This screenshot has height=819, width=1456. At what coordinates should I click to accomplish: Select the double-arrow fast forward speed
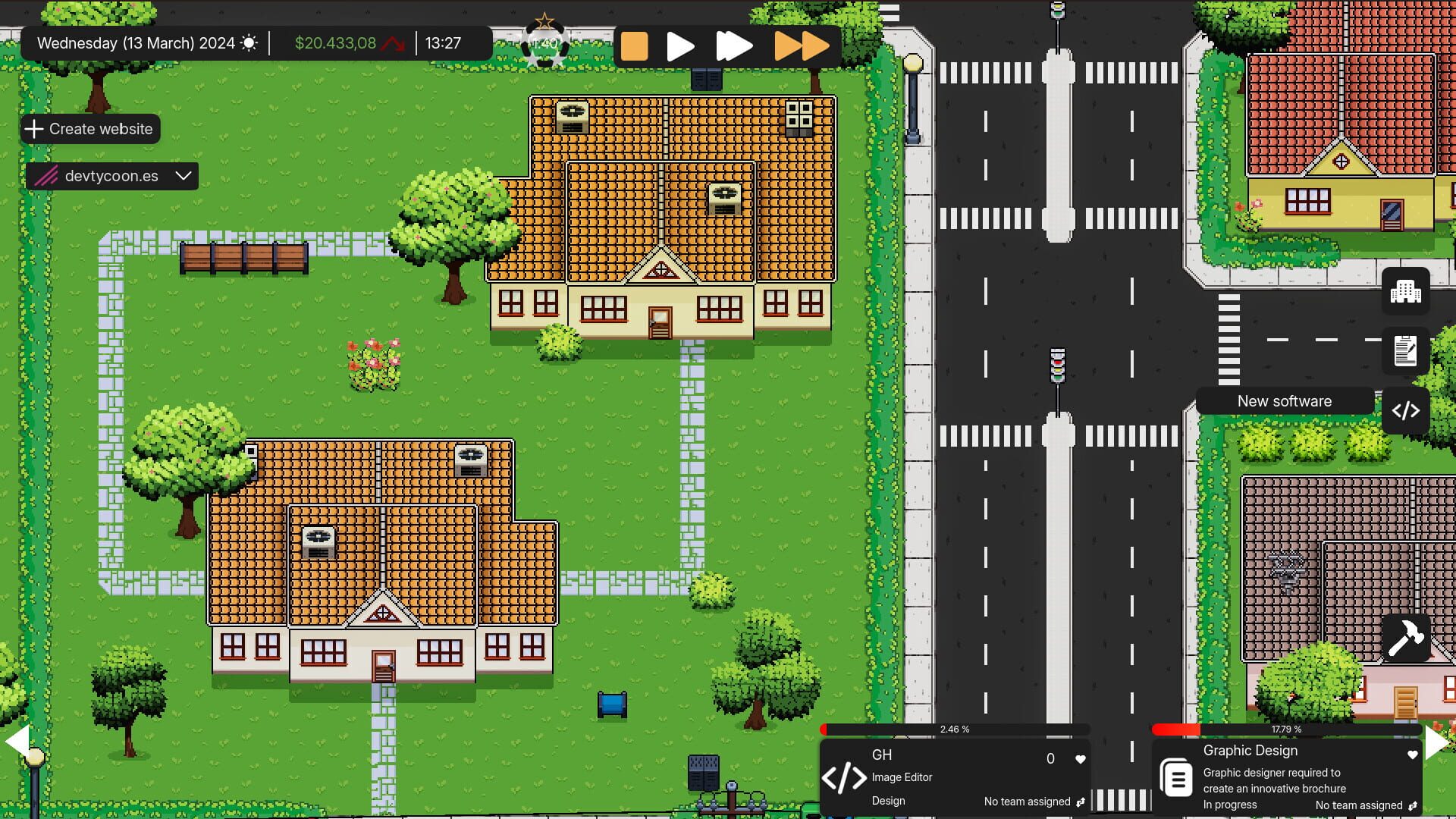tap(734, 45)
